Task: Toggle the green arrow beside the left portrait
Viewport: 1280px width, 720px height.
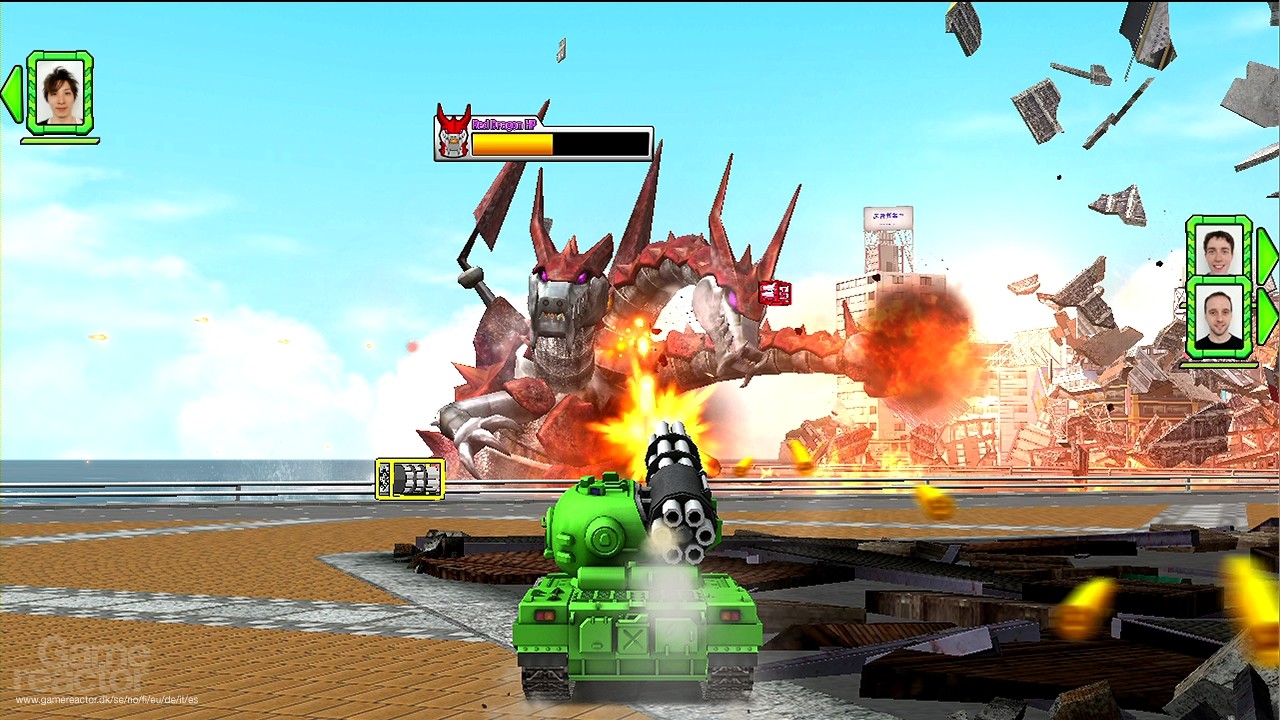Action: [x=12, y=94]
